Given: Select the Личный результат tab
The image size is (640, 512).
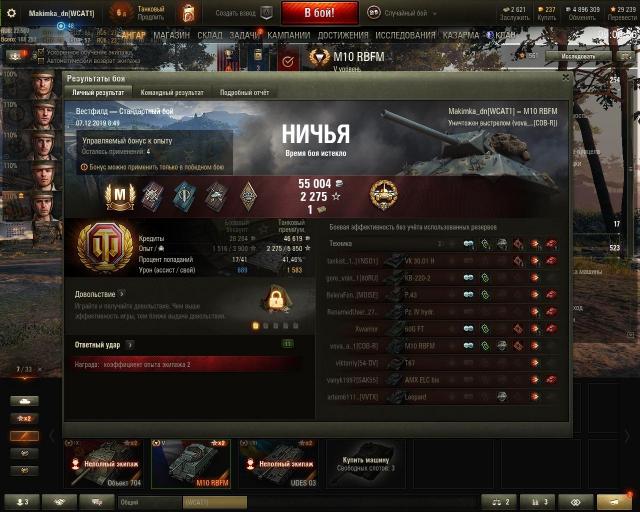Looking at the screenshot, I should [98, 92].
